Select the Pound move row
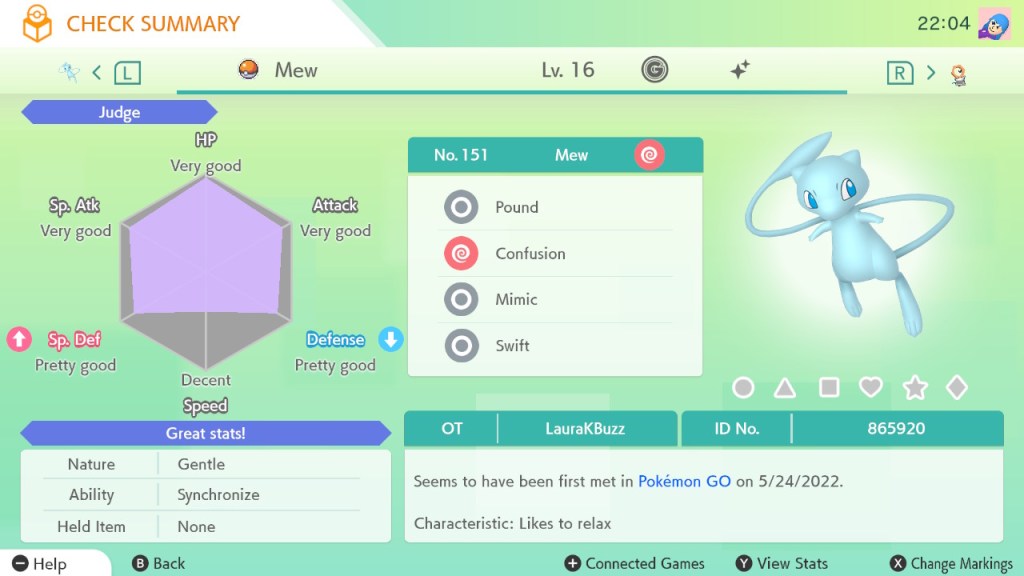 click(x=555, y=207)
